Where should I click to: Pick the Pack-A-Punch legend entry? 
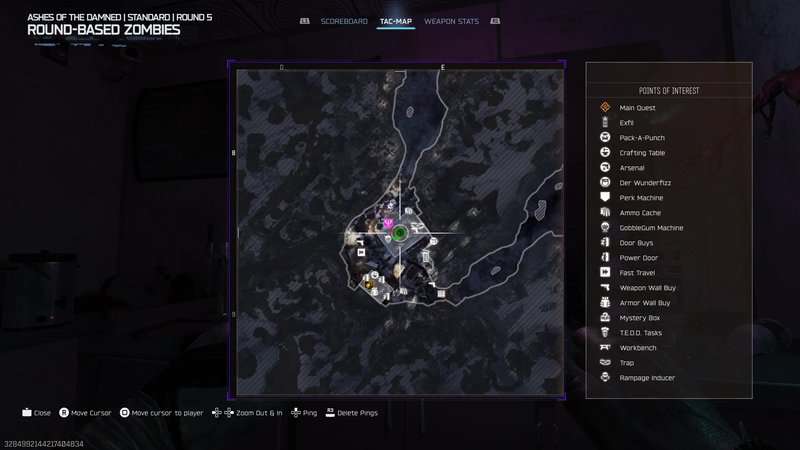coord(642,138)
